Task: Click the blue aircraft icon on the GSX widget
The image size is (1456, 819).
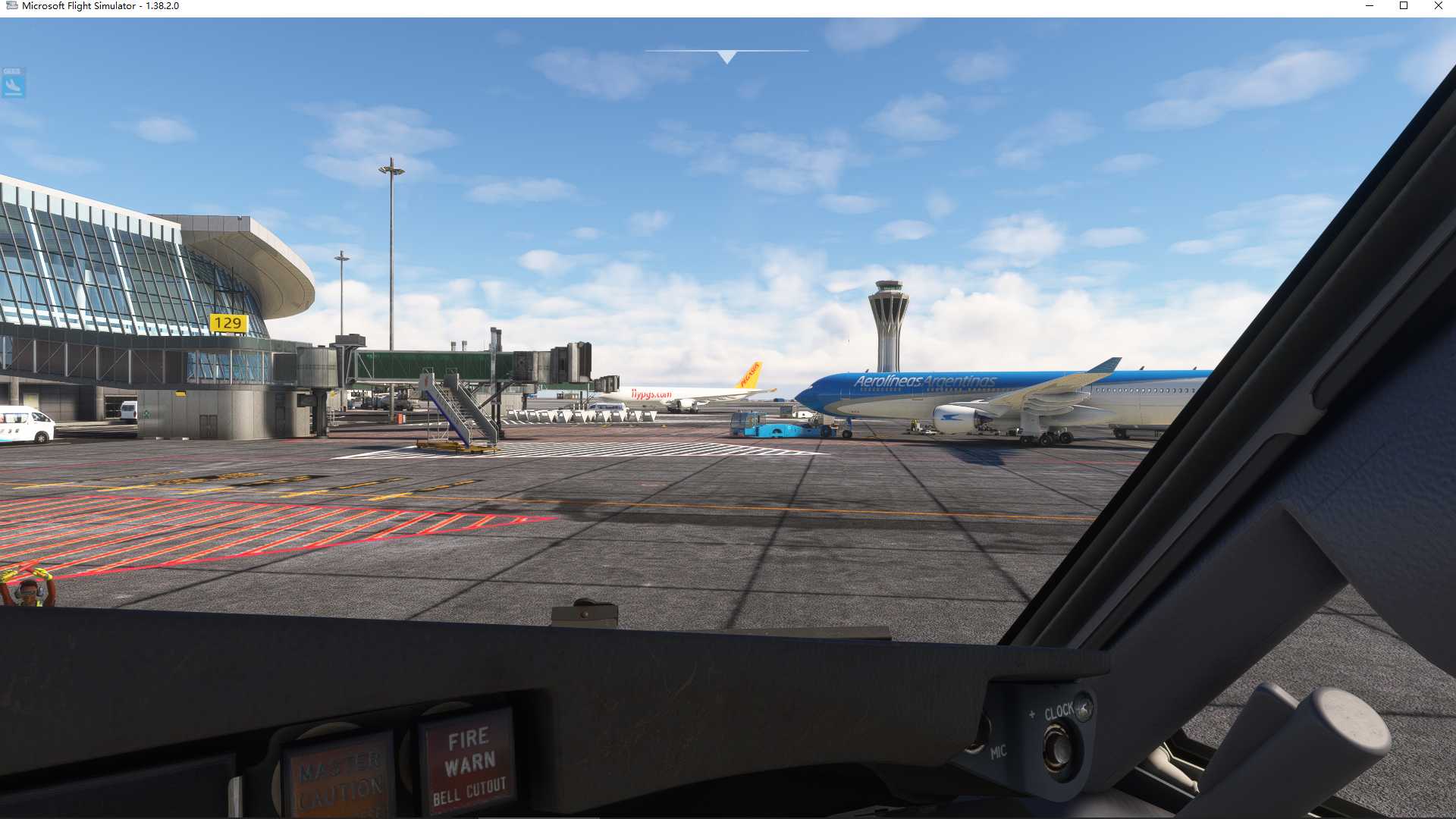Action: pyautogui.click(x=13, y=85)
